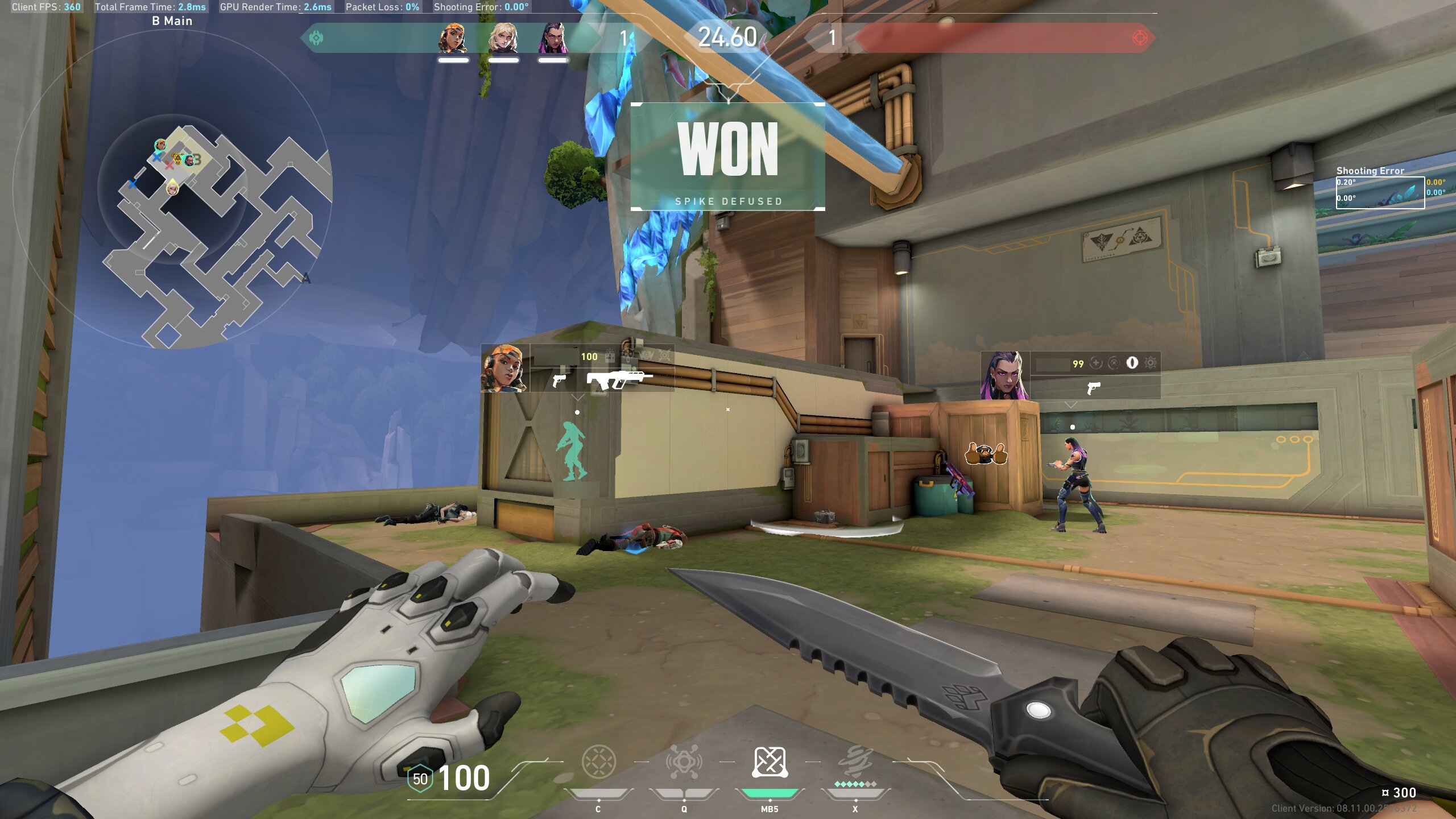Activate the ultimate ability icon labeled X

855,762
